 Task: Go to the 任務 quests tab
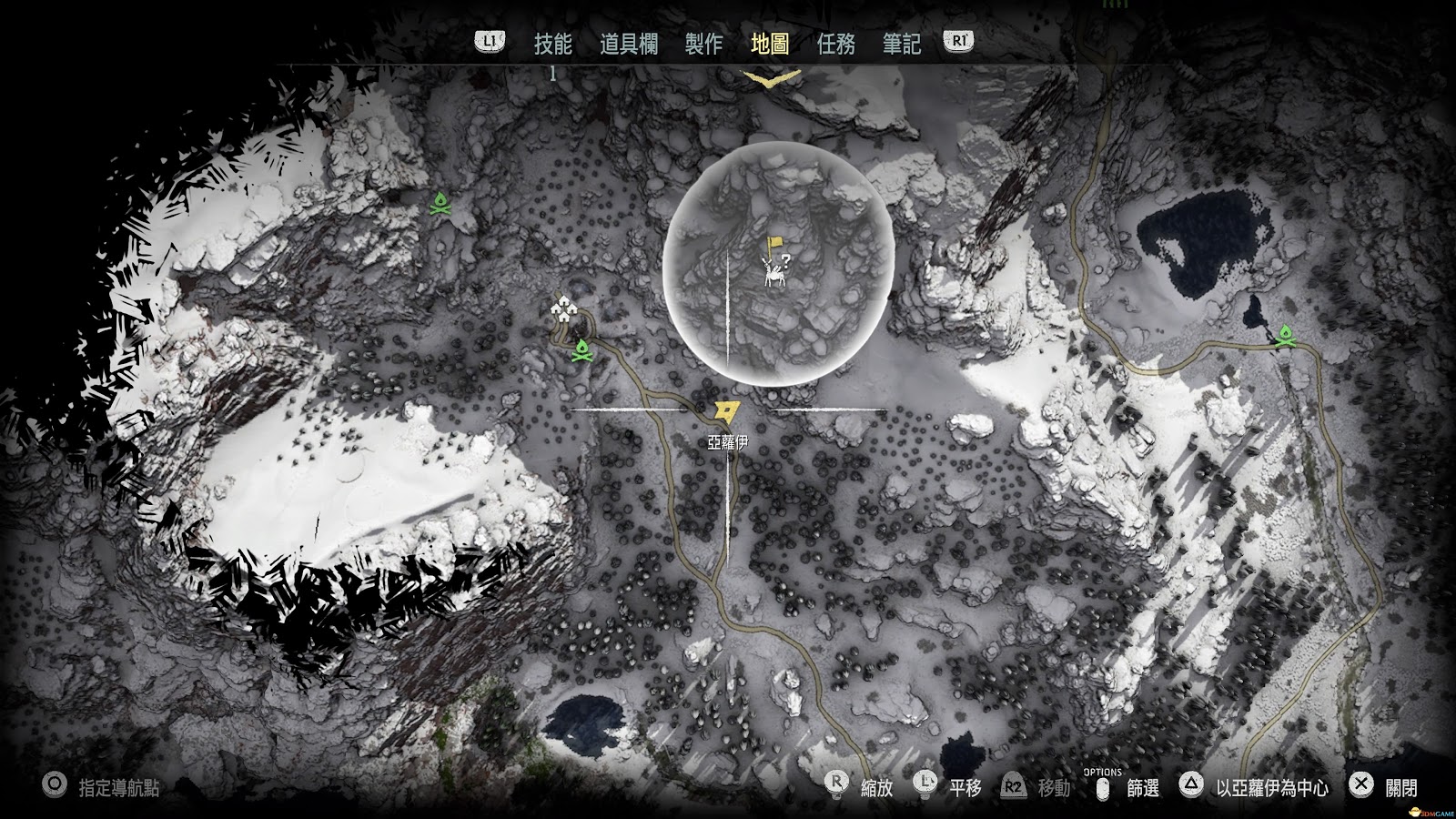click(836, 44)
